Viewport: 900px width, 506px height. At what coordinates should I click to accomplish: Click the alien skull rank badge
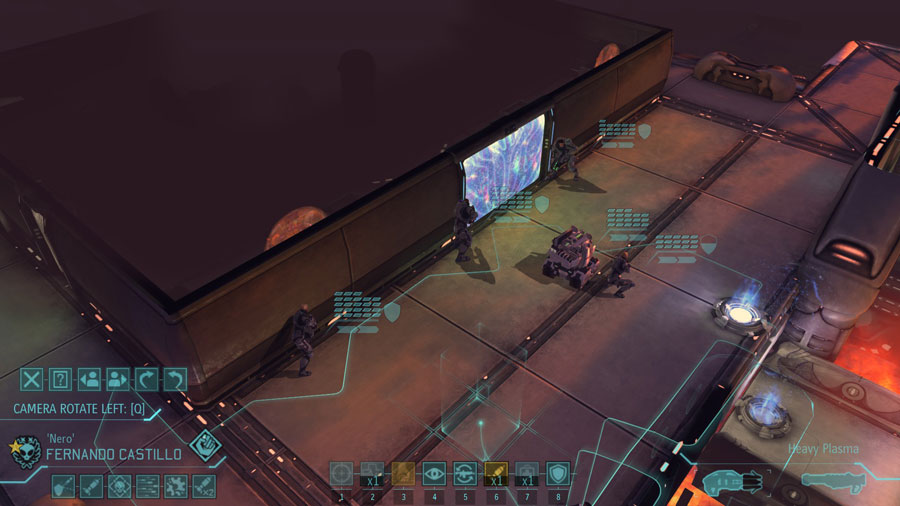pos(25,453)
